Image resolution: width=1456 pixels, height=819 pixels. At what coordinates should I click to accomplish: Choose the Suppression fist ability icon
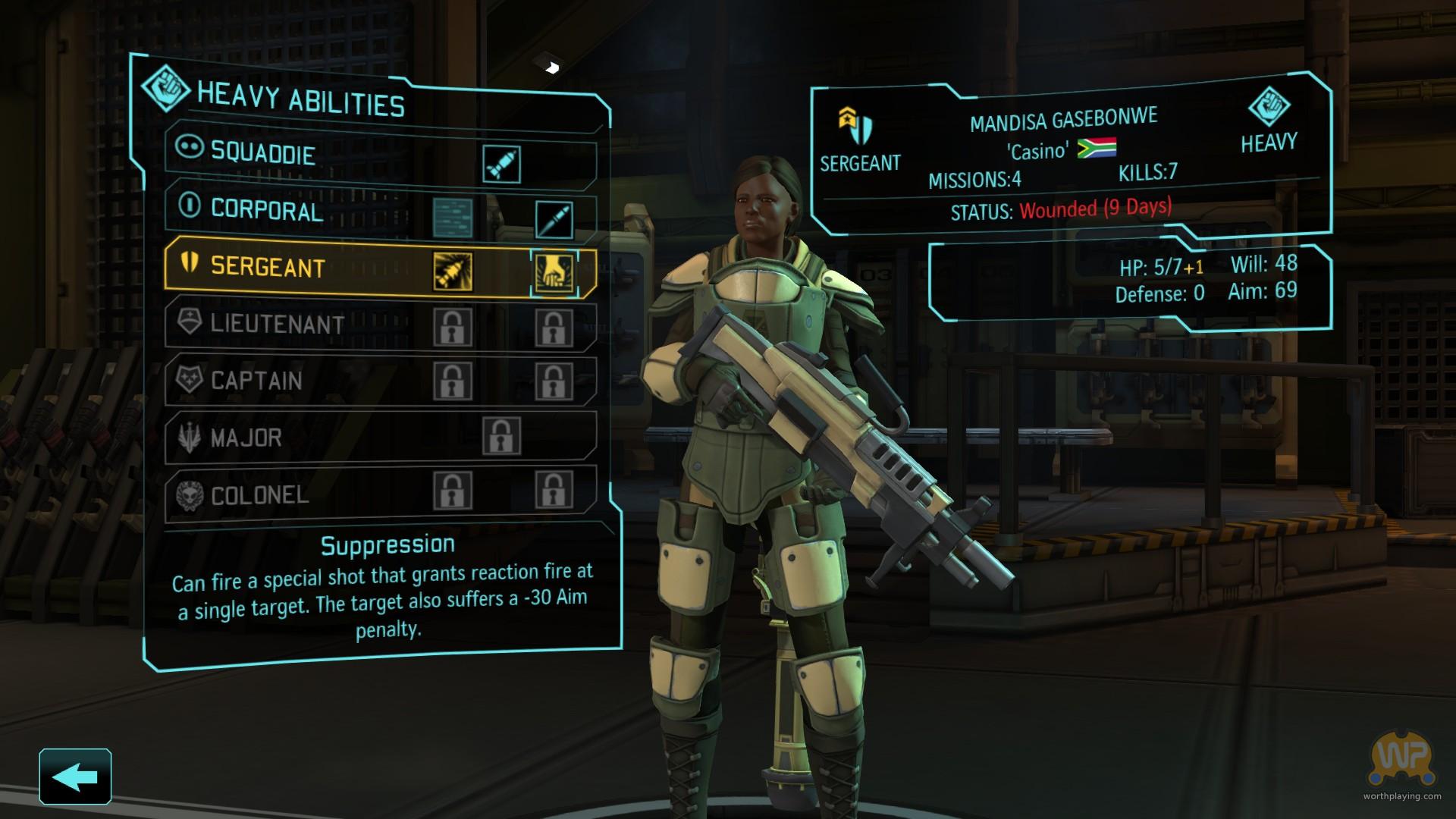tap(554, 272)
